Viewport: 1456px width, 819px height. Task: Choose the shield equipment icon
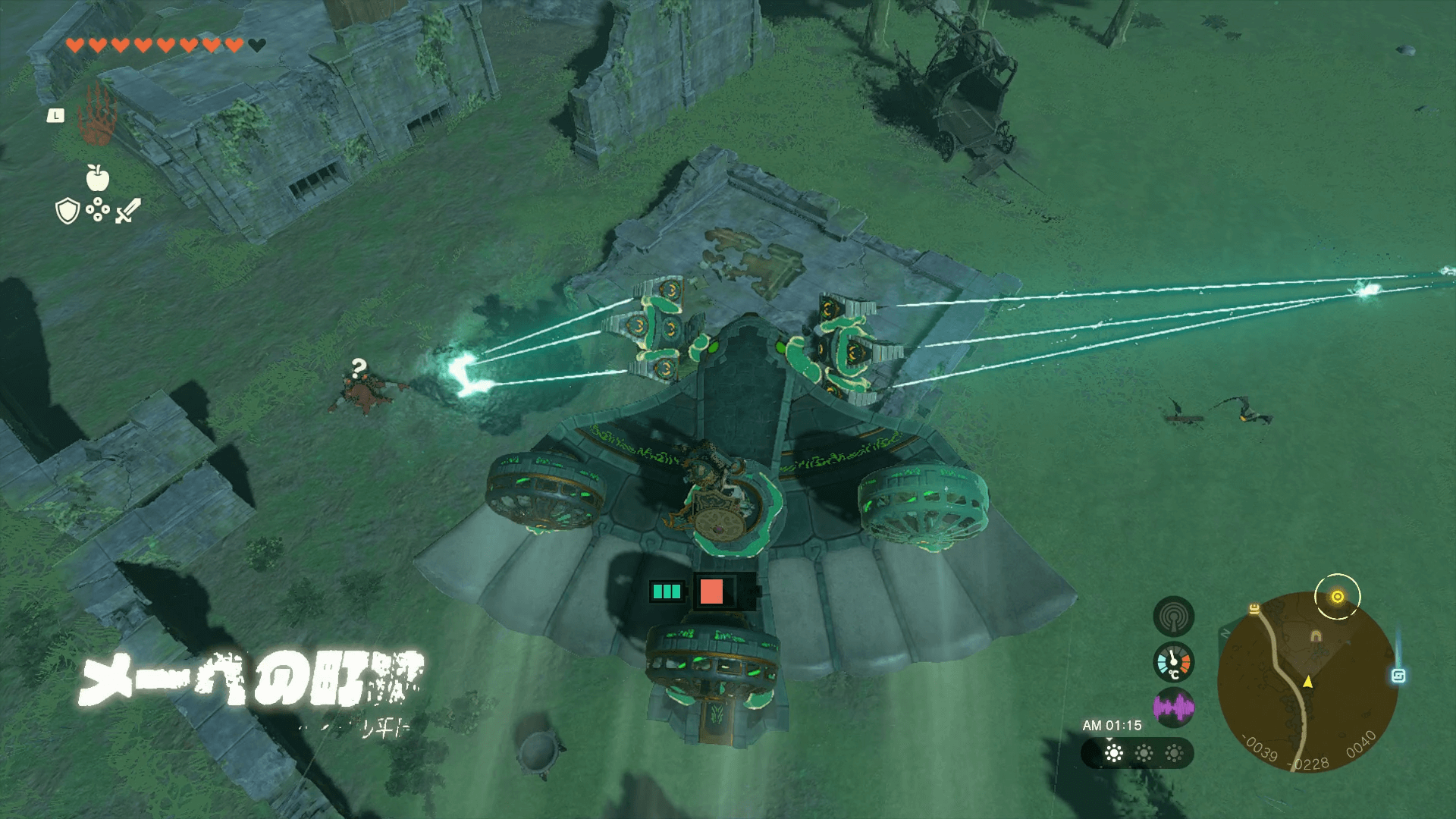point(68,211)
